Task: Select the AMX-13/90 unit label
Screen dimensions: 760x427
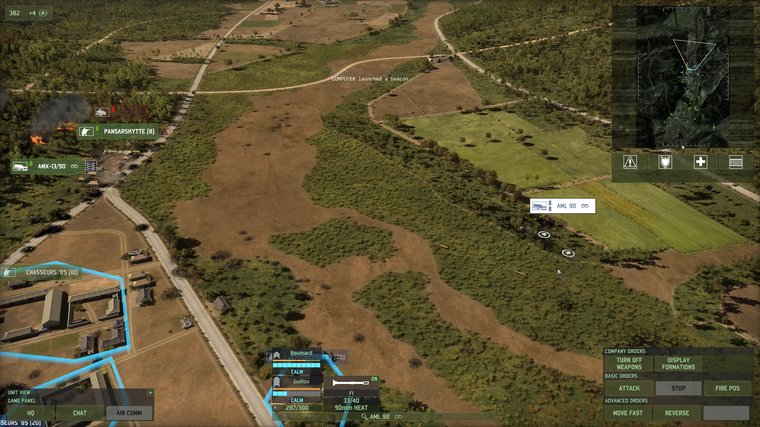Action: pos(47,166)
